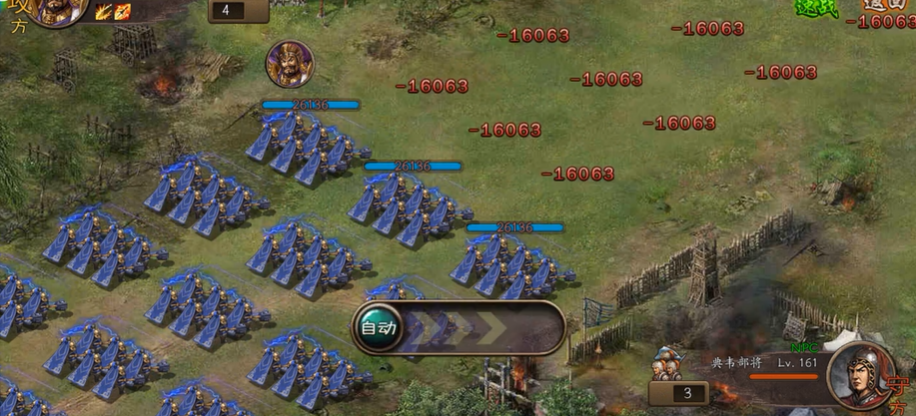Click the flaming strike skill icon
Screen dimensions: 916x416
122,12
